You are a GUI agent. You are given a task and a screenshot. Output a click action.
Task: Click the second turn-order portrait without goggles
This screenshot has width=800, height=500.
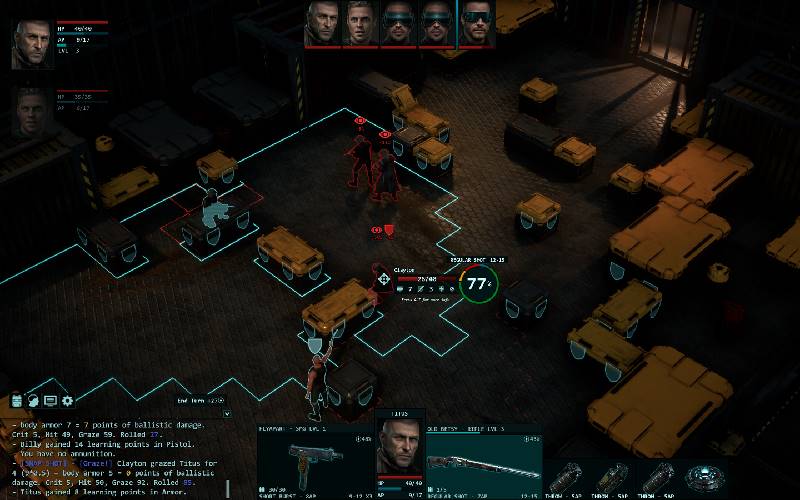(360, 24)
